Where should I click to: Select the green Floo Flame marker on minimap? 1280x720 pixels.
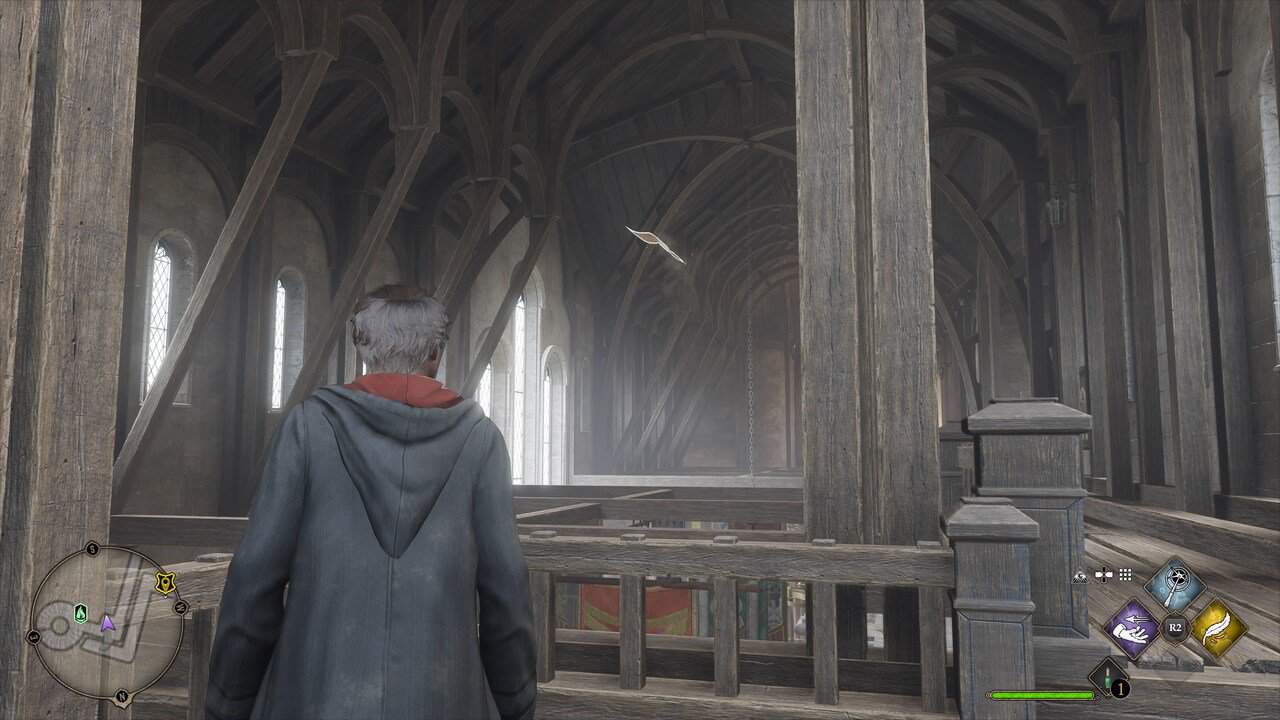tap(81, 613)
